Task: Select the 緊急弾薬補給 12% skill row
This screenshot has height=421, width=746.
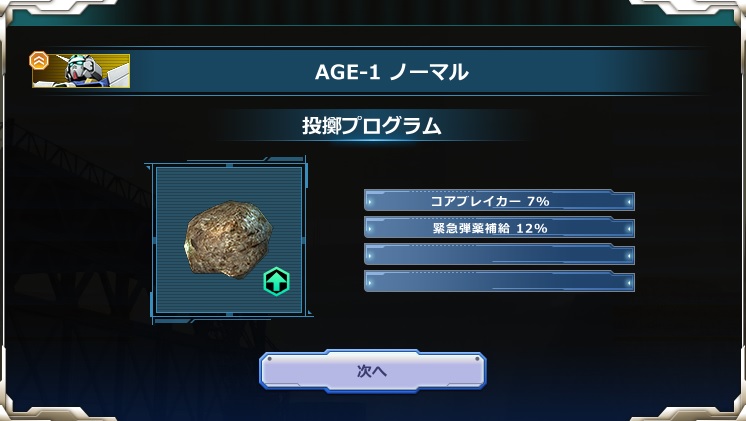Action: click(x=499, y=228)
